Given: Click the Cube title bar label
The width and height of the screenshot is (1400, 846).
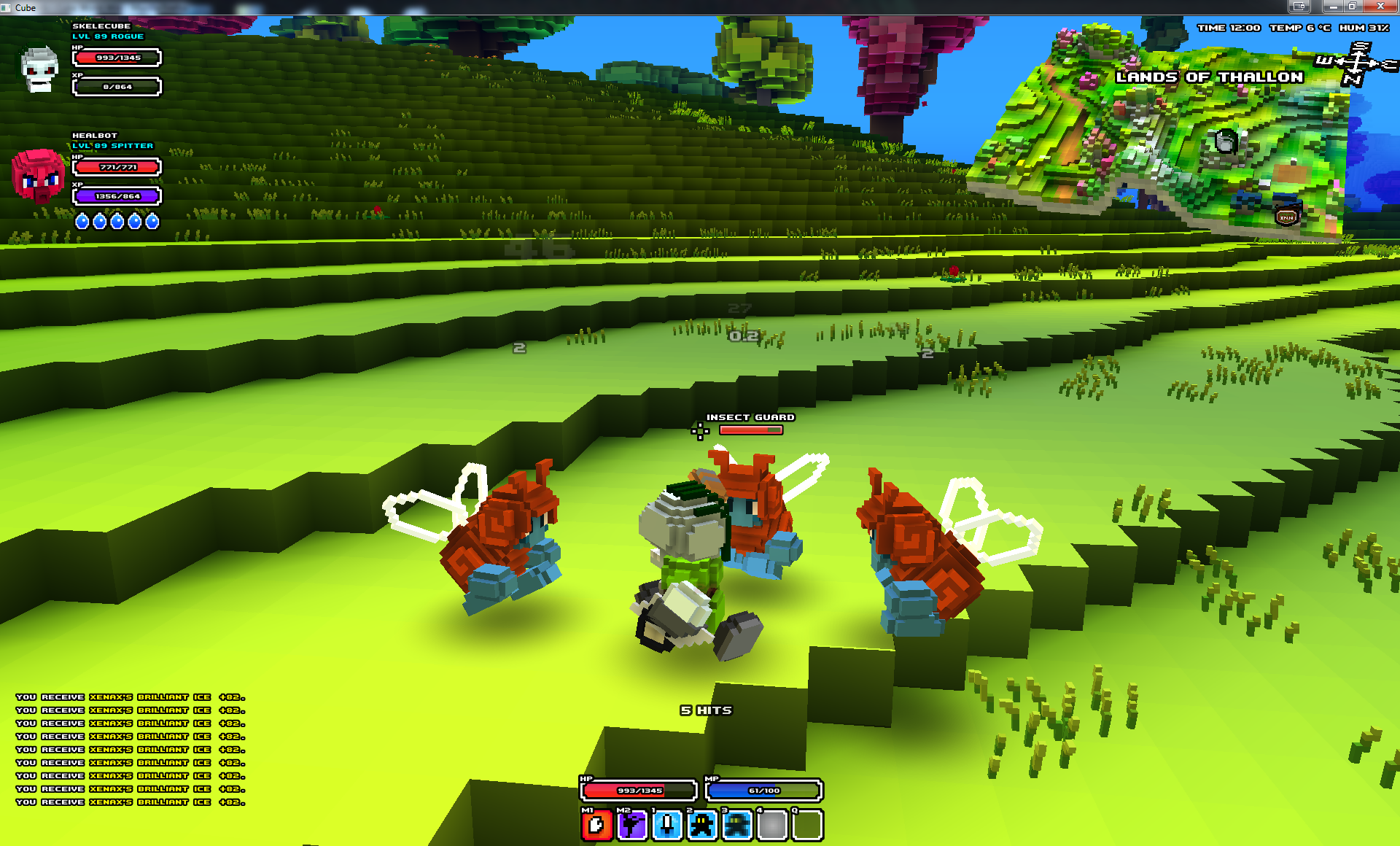Looking at the screenshot, I should (26, 8).
